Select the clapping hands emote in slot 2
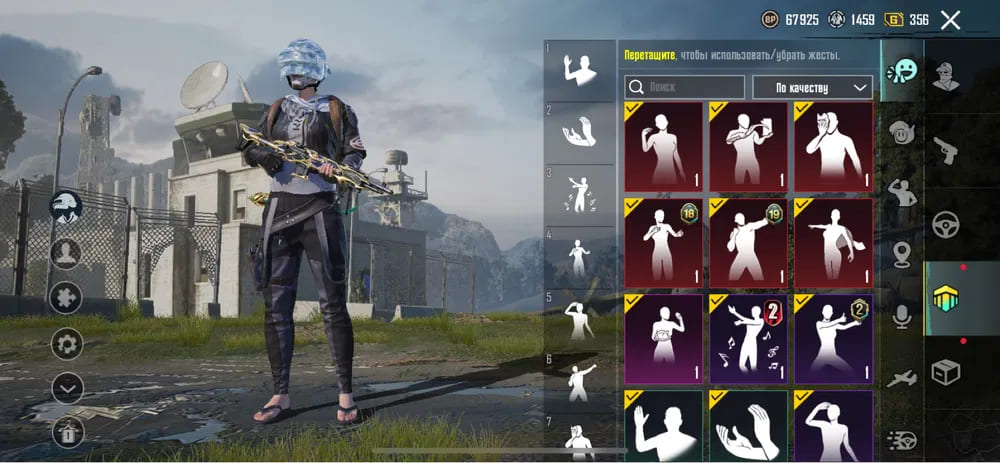This screenshot has height=463, width=1000. [580, 133]
